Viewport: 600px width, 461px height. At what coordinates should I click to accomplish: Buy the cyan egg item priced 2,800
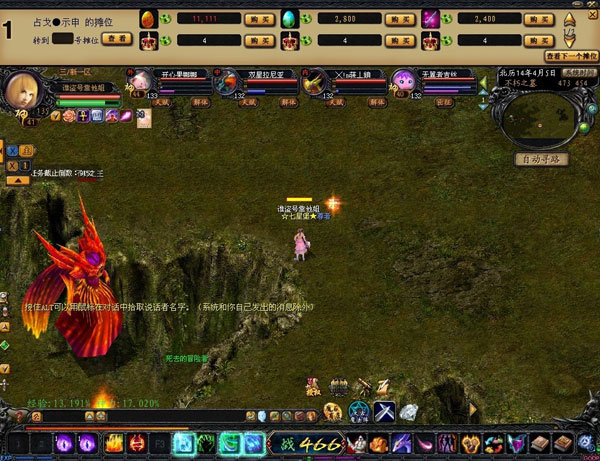[x=402, y=18]
